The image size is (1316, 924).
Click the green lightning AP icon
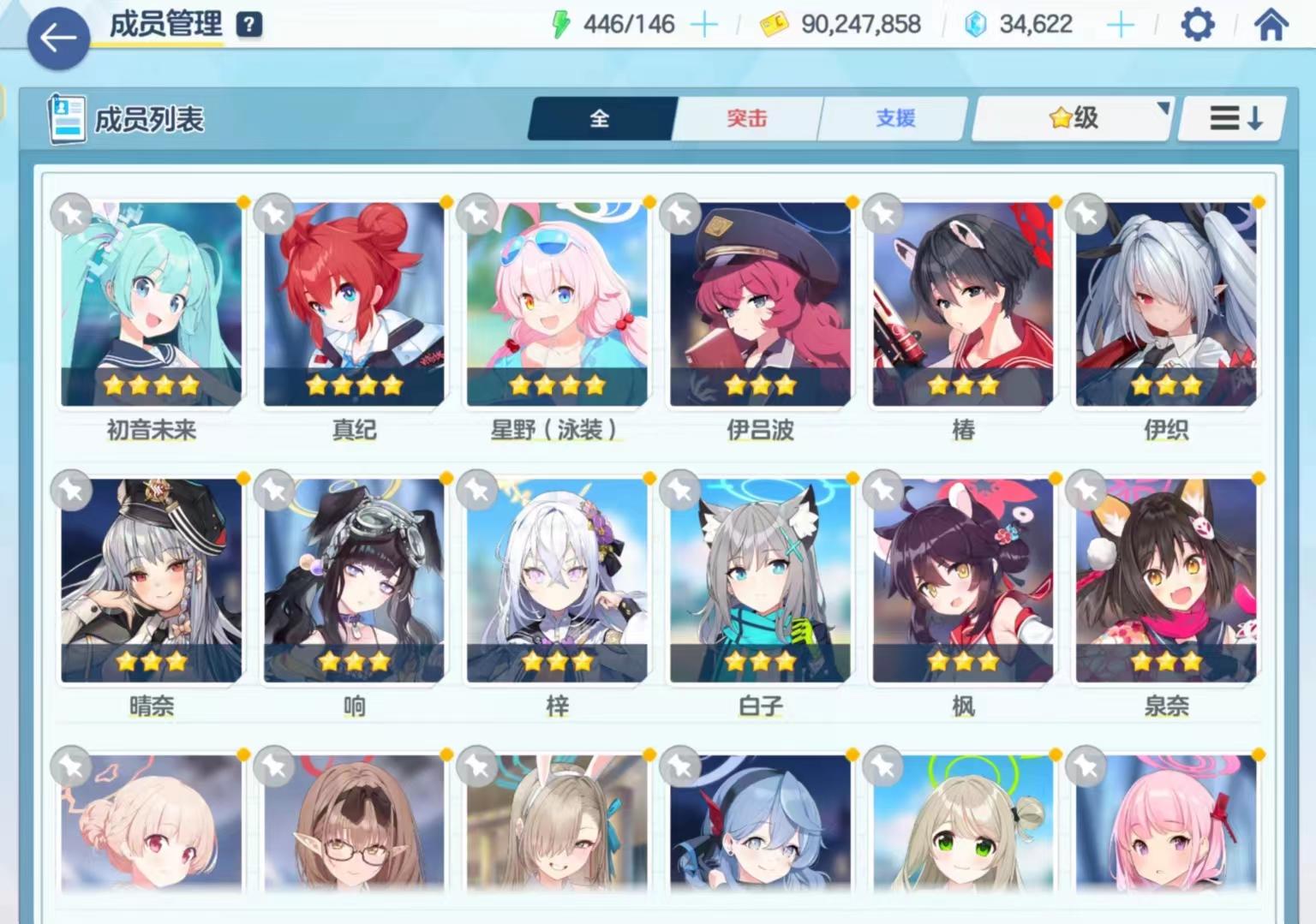pyautogui.click(x=561, y=23)
